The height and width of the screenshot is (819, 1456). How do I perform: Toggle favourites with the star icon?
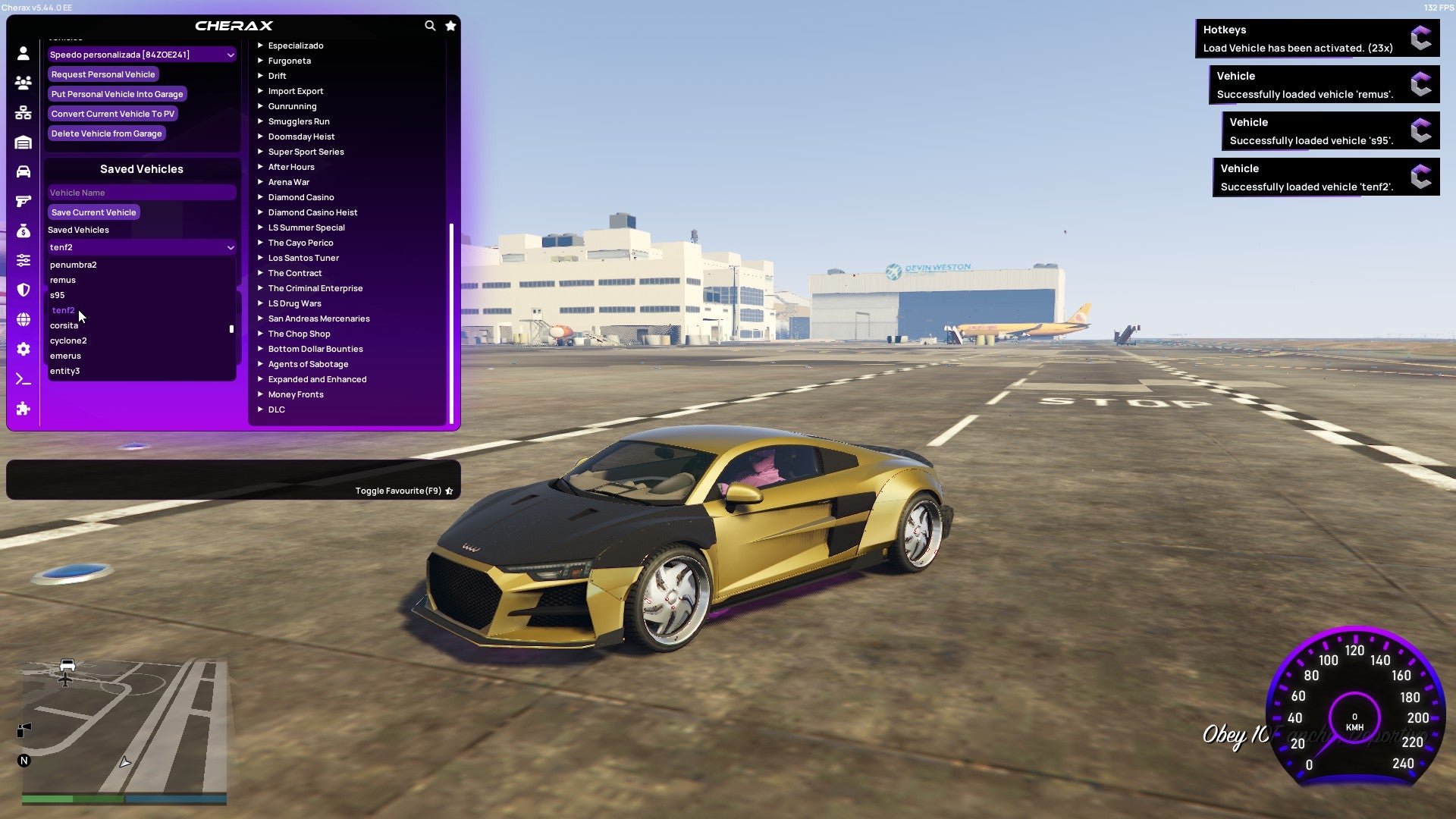(x=450, y=25)
